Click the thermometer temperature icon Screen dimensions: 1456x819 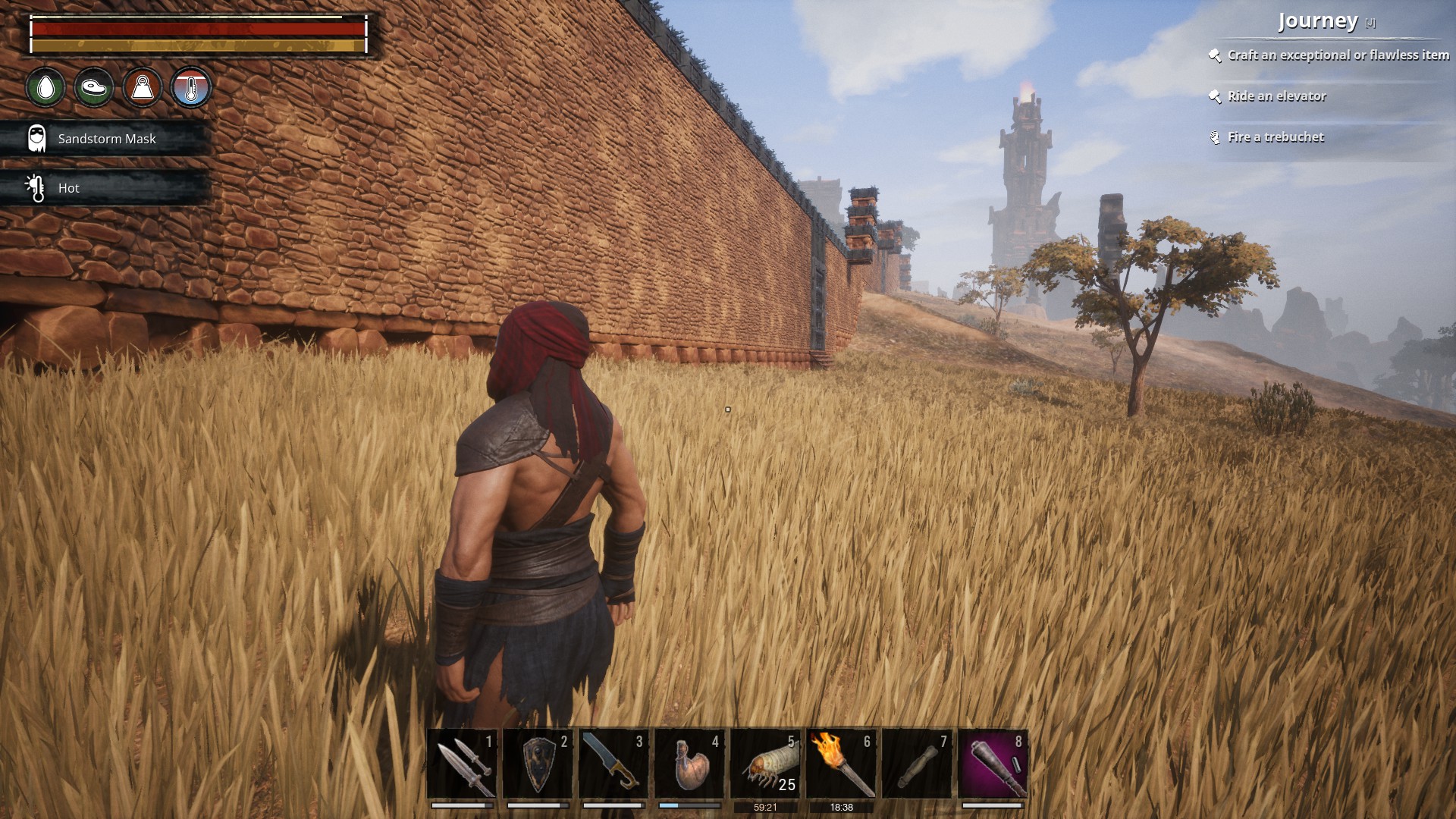[x=191, y=87]
